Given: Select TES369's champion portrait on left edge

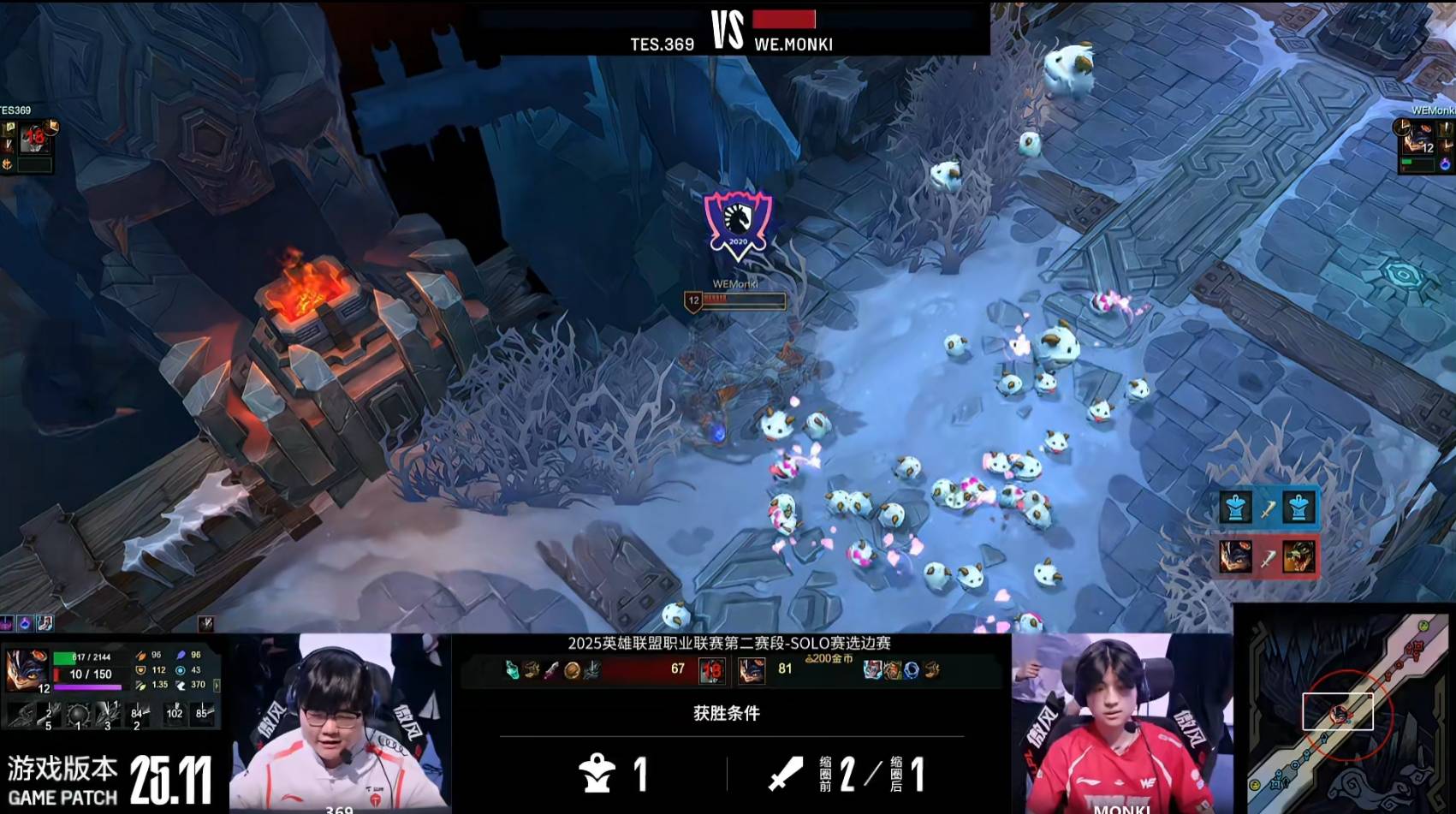Looking at the screenshot, I should coord(33,137).
